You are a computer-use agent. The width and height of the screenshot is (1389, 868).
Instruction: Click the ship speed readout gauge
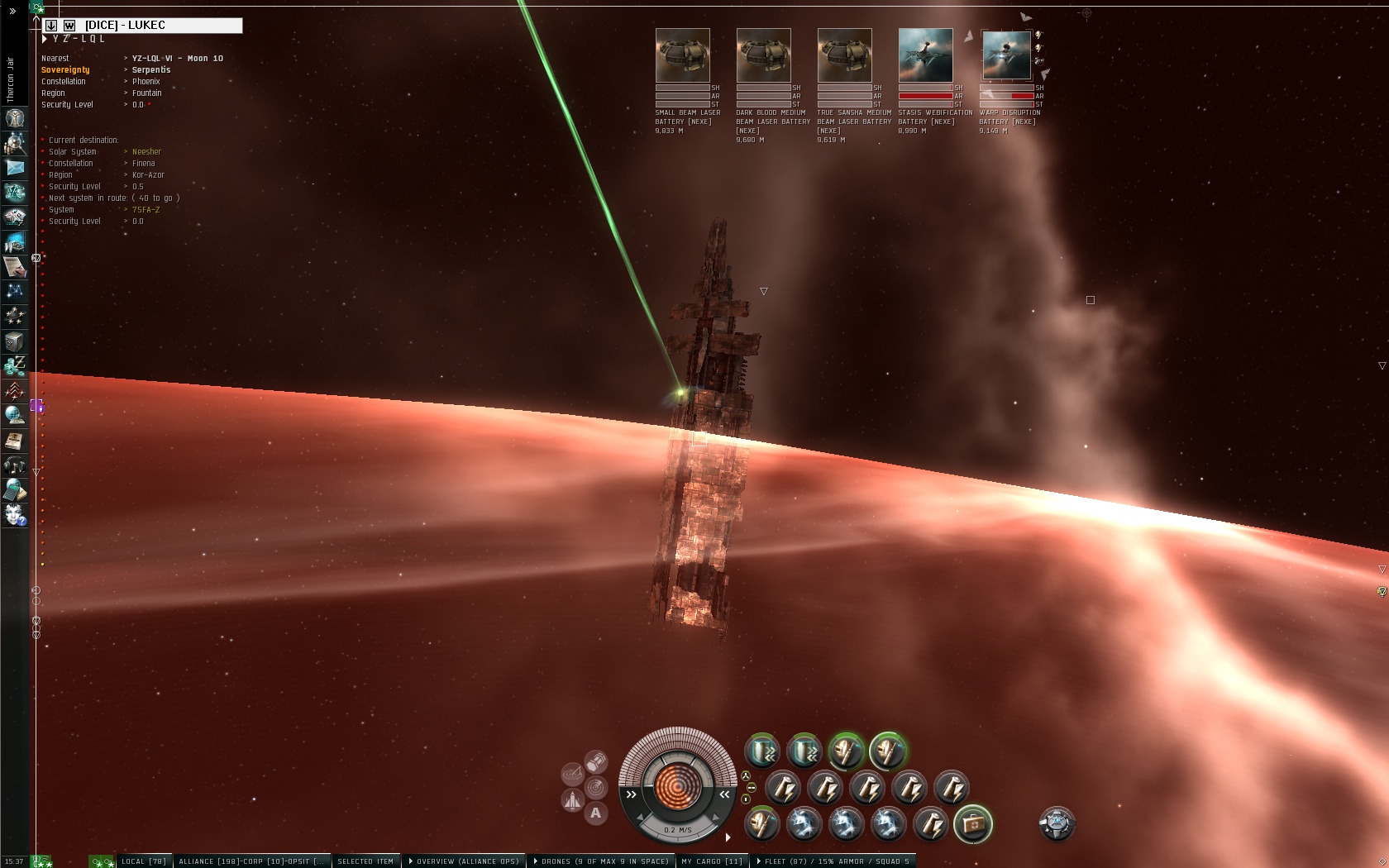678,829
